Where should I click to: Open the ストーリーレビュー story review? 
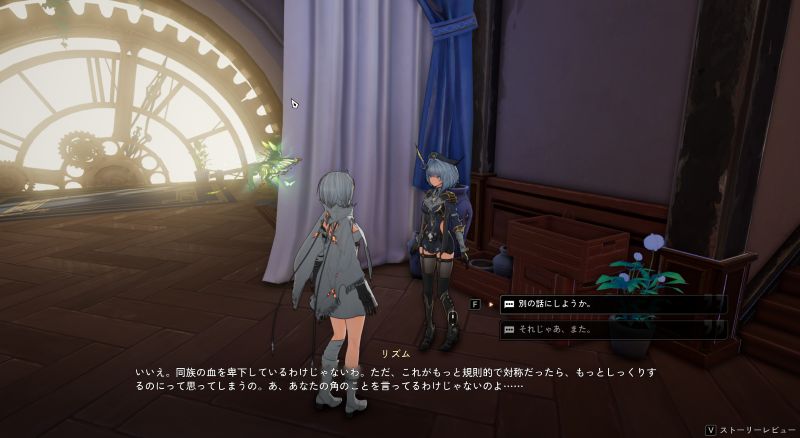(x=754, y=430)
